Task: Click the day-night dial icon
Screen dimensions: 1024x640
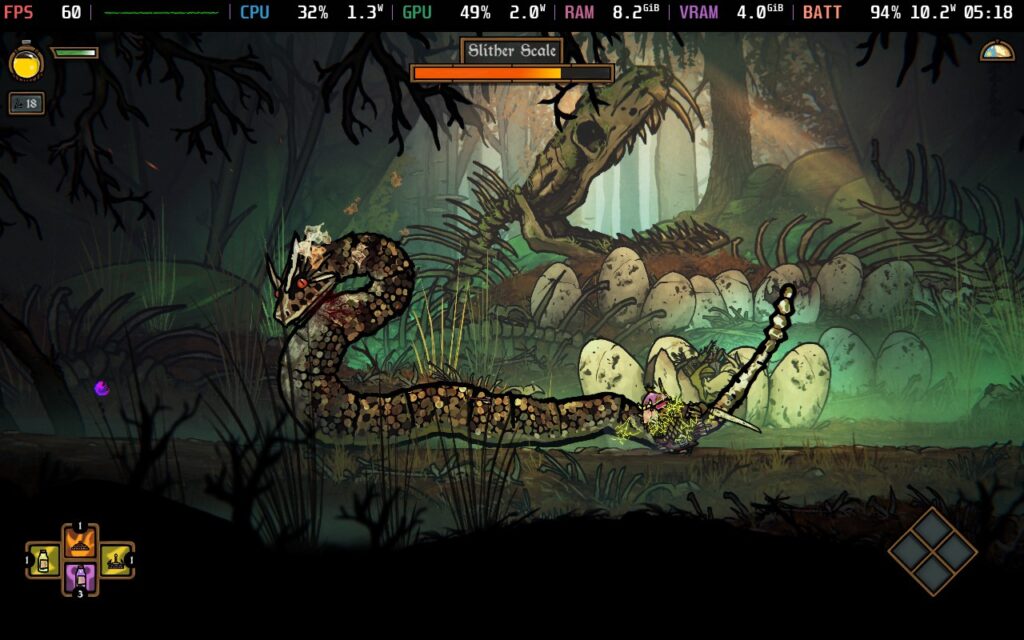Action: point(996,51)
